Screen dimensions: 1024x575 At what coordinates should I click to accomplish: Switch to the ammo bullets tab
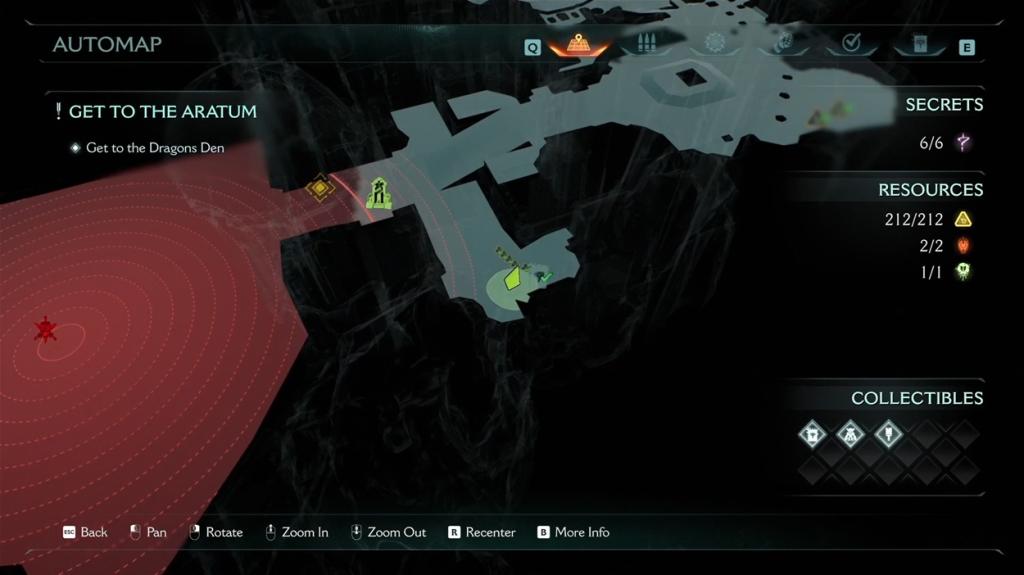645,44
